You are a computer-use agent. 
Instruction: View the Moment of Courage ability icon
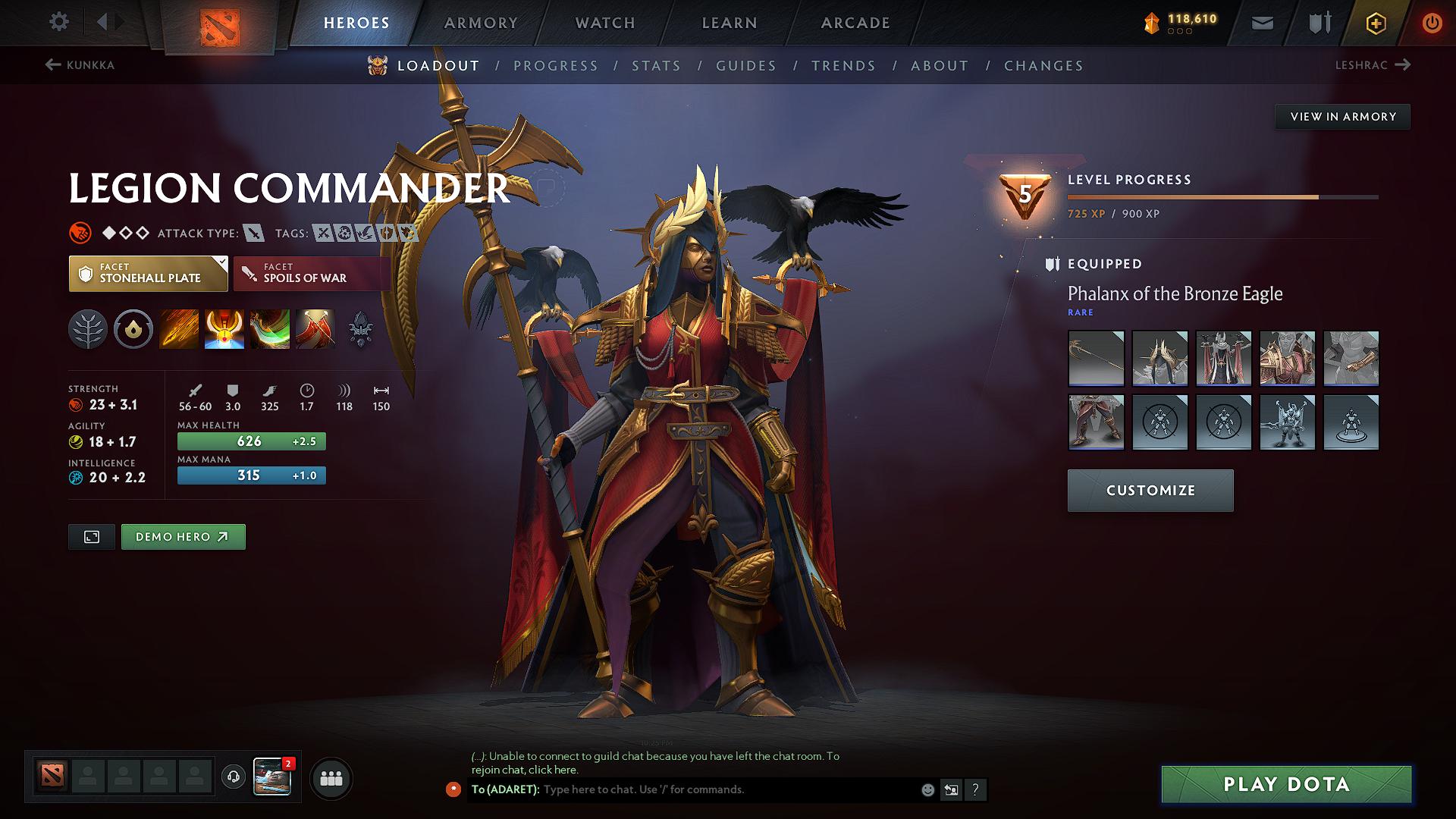(x=269, y=329)
